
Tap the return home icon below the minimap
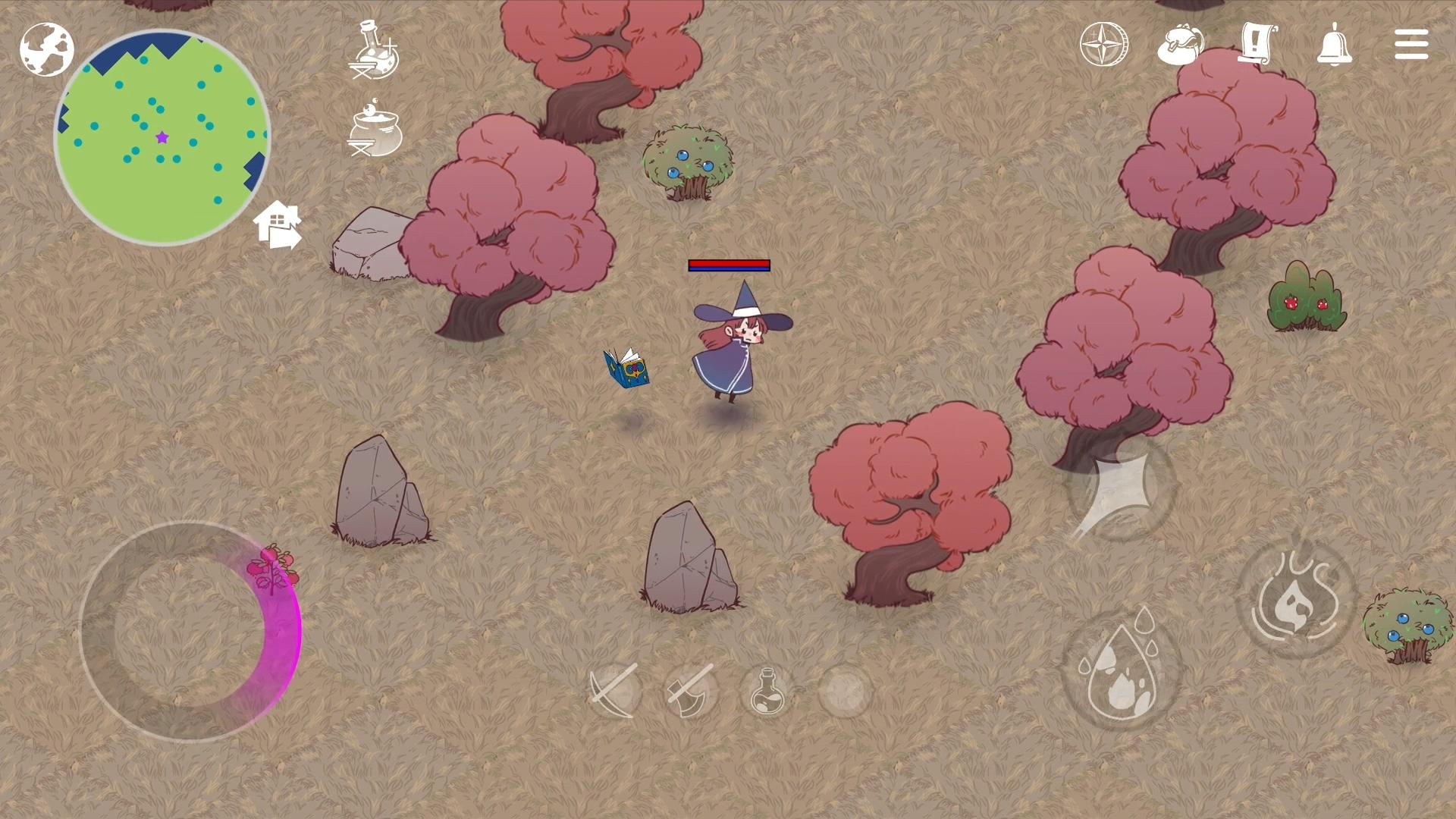(278, 226)
